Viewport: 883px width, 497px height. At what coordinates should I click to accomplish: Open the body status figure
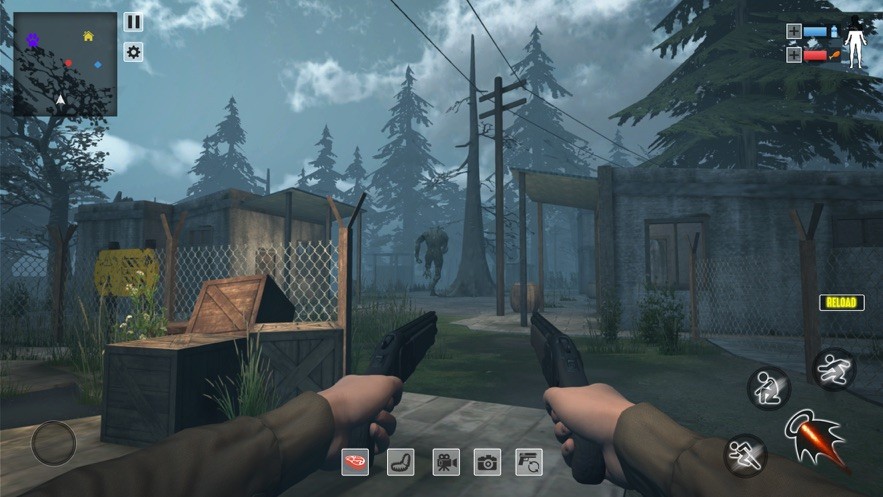[855, 44]
